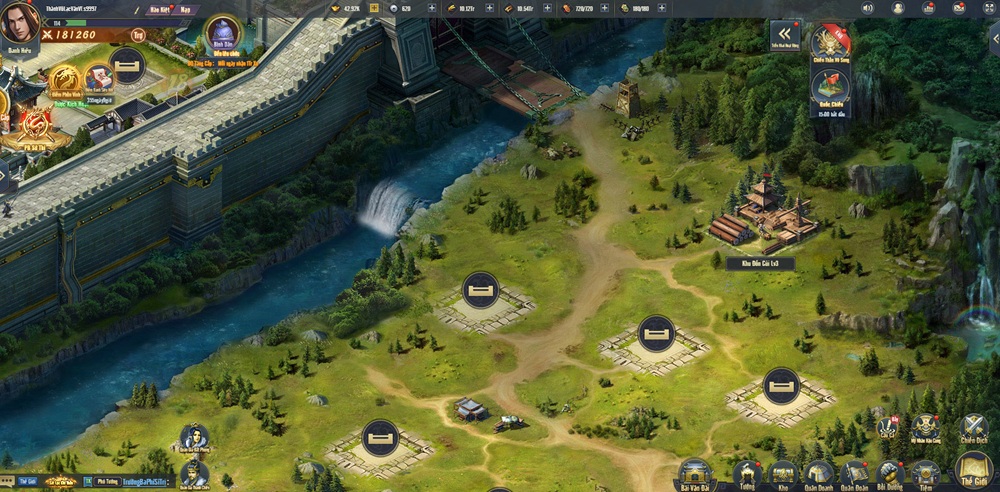This screenshot has height=492, width=1000.
Task: Open the Bái Văn Bái building icon
Action: [694, 473]
